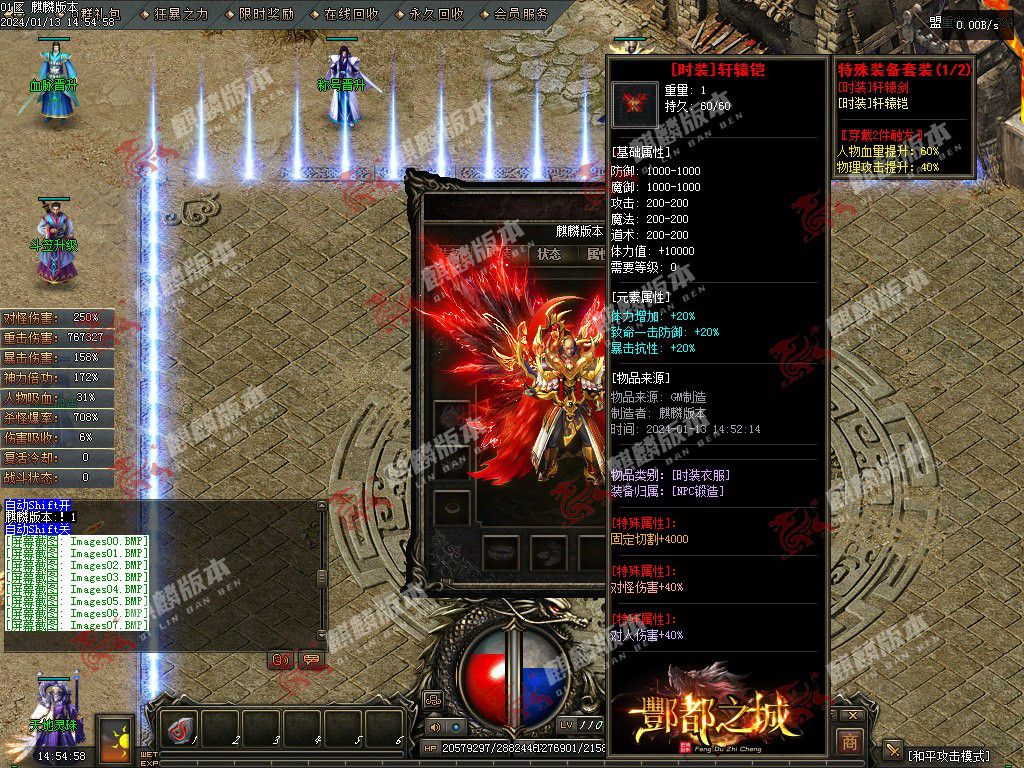
Task: Open the 限时奖励 rewards menu
Action: click(x=265, y=14)
